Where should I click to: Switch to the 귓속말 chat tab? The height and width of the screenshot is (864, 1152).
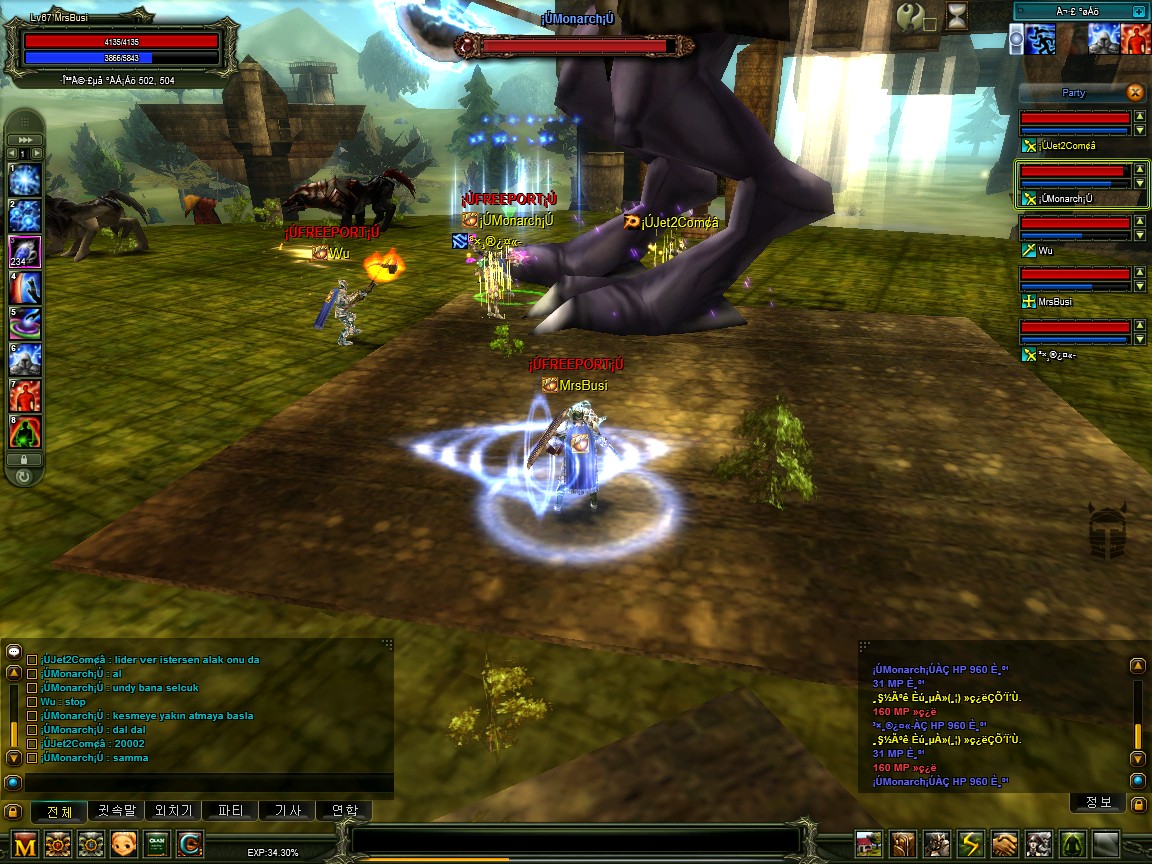tap(115, 811)
